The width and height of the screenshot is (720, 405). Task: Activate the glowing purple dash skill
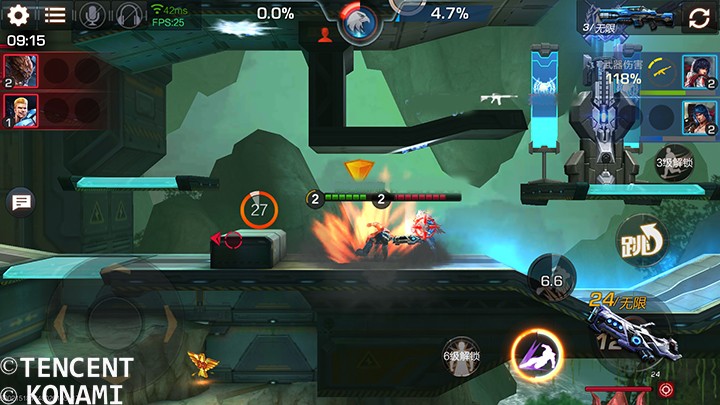tap(537, 354)
